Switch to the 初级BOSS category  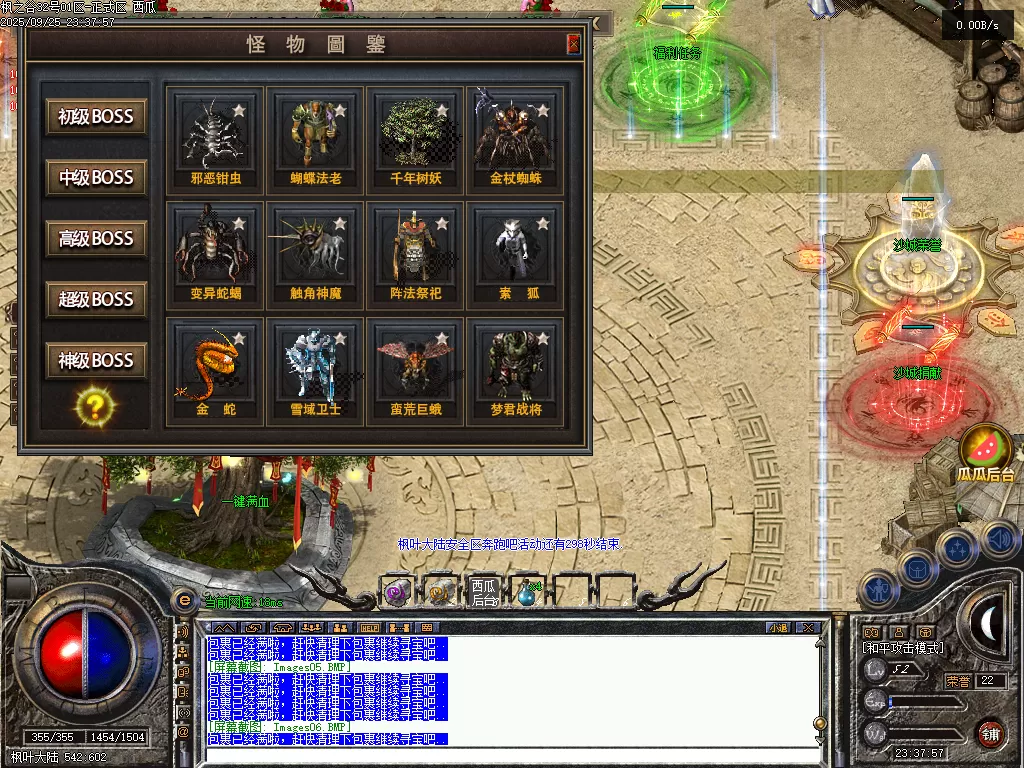(x=96, y=117)
